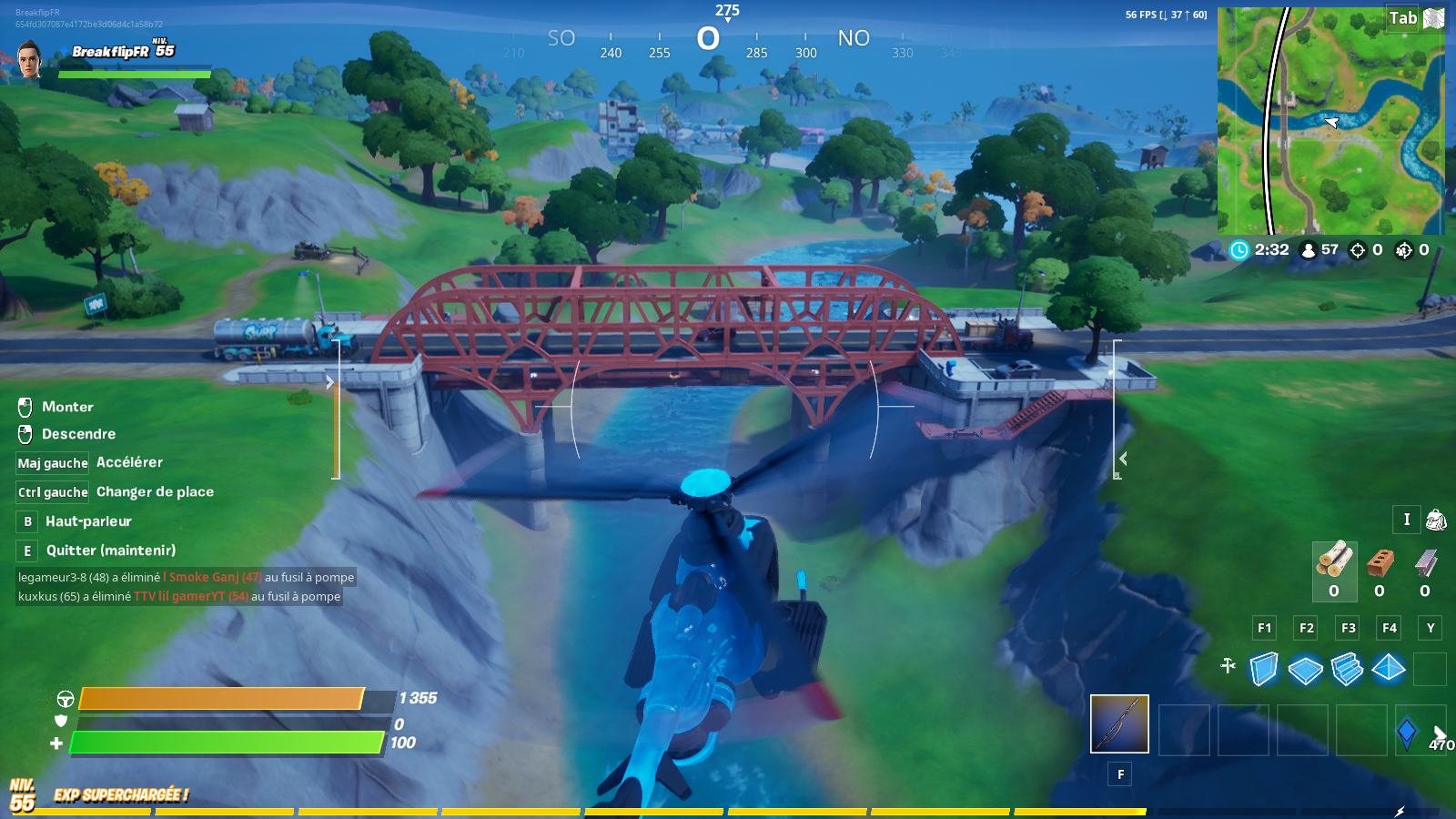Open the Tab map overlay button
The height and width of the screenshot is (819, 1456).
click(x=1403, y=17)
